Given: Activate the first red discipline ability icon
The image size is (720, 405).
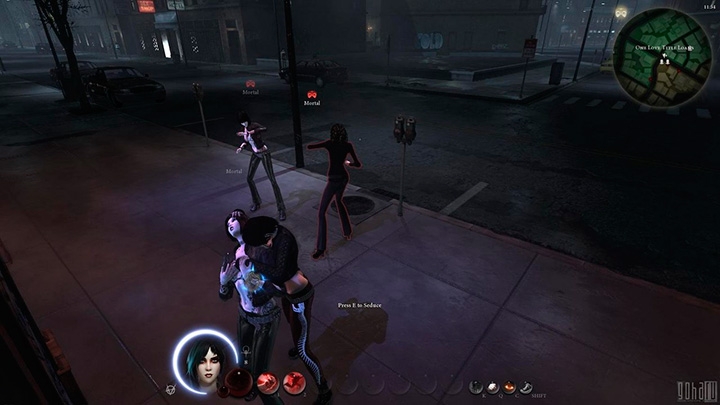Looking at the screenshot, I should point(267,381).
